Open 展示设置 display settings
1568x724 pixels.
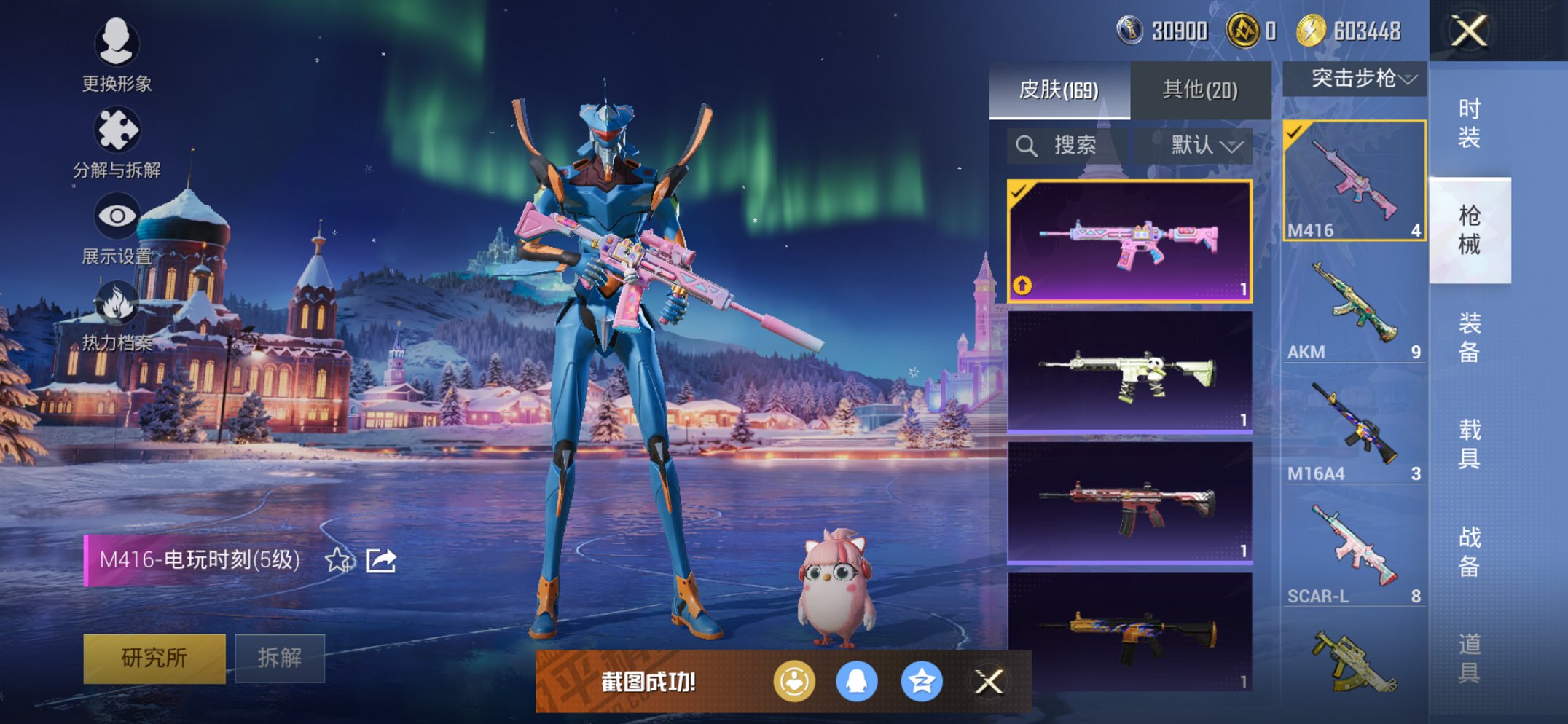click(117, 227)
